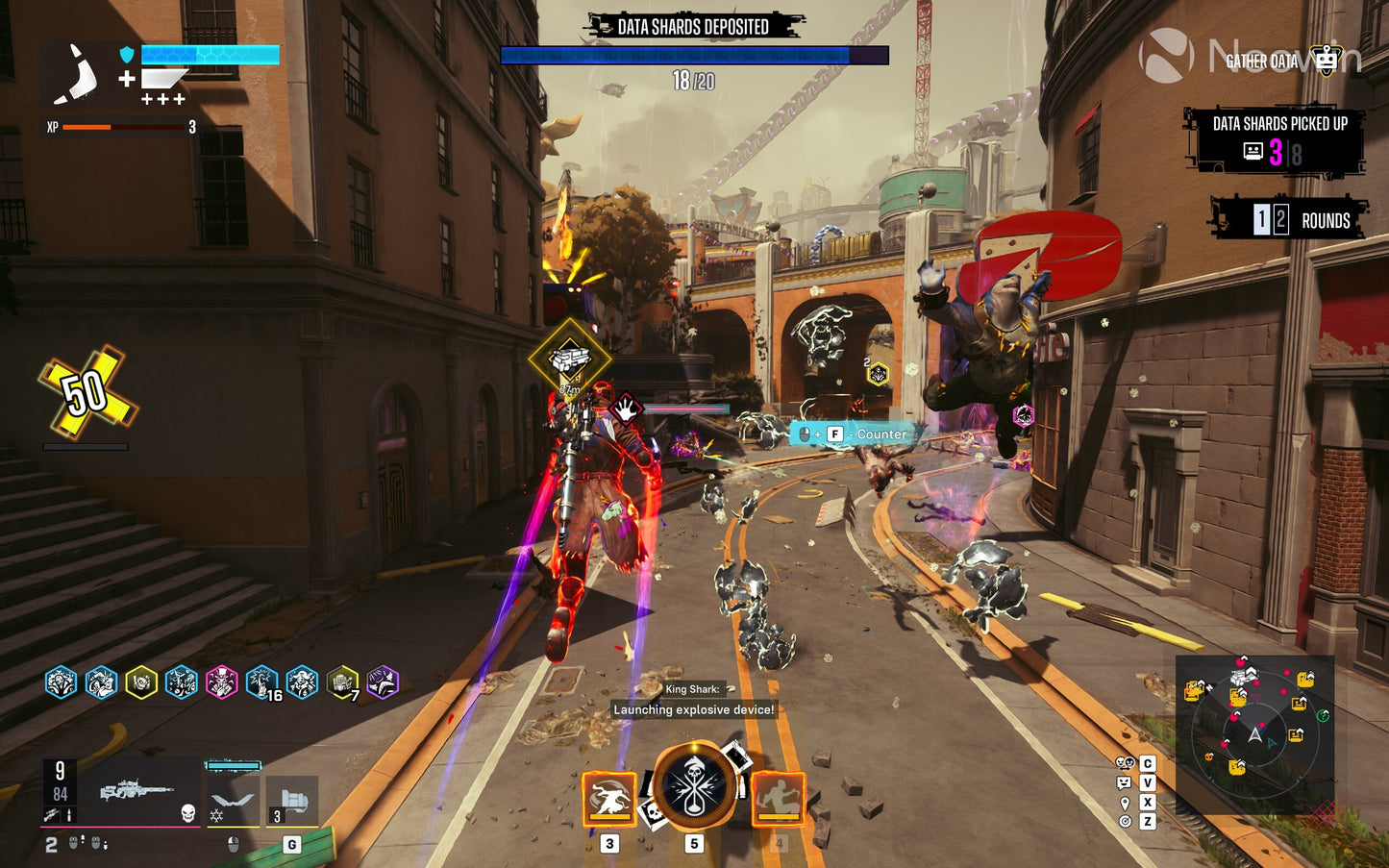Open the radar minimap
Screen dimensions: 1389x868
(x=1254, y=734)
